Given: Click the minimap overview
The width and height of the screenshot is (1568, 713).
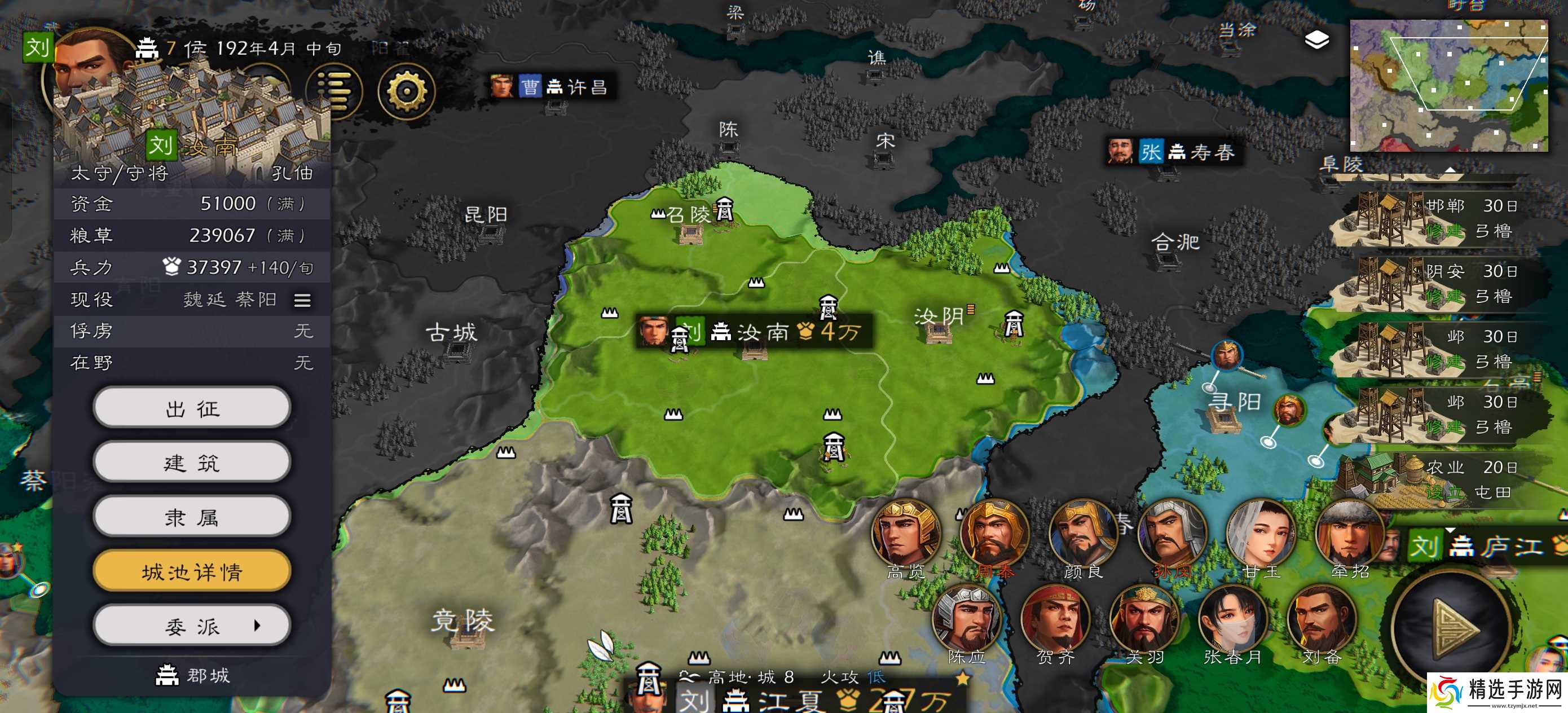Looking at the screenshot, I should click(1448, 85).
